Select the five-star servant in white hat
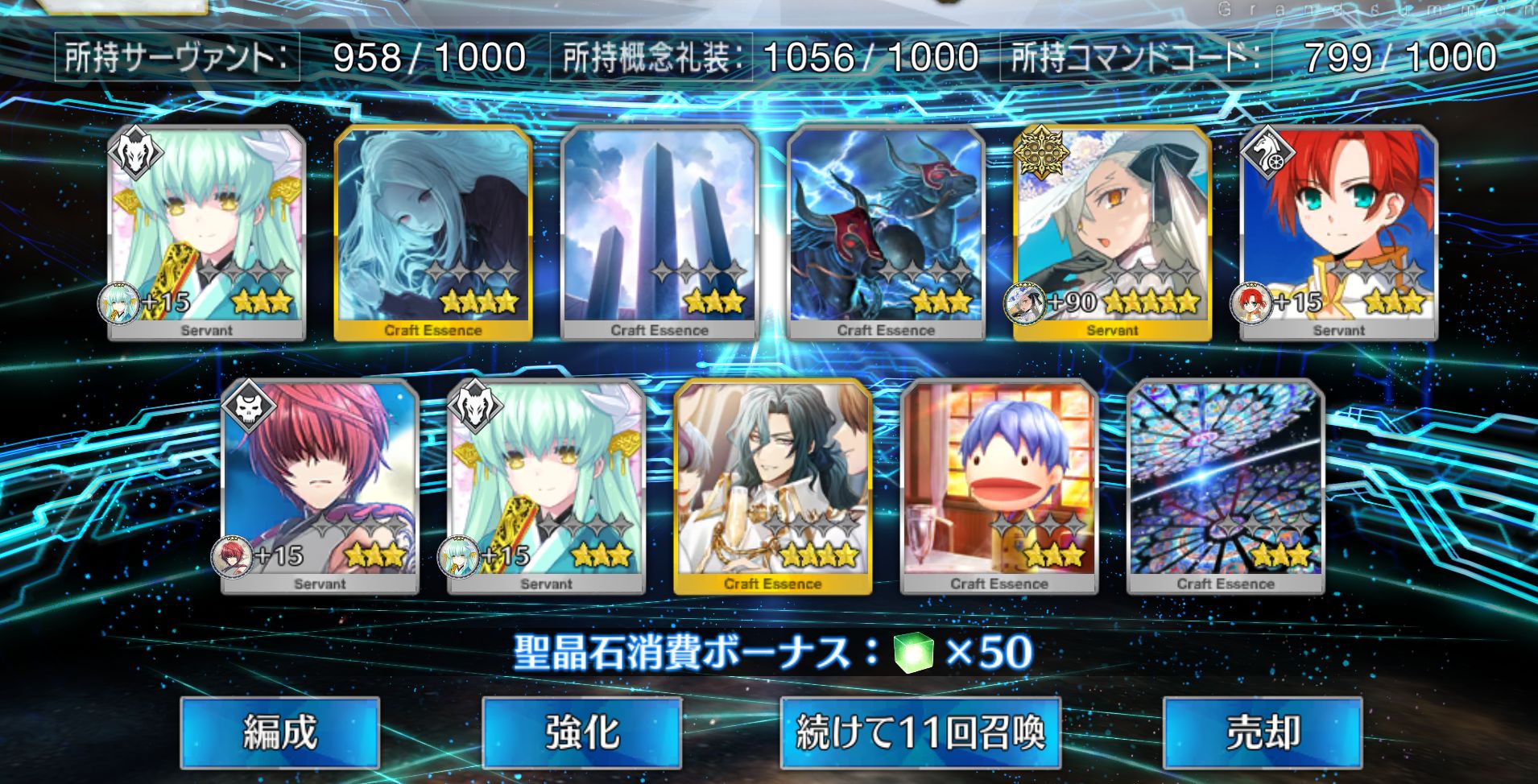 tap(1111, 233)
